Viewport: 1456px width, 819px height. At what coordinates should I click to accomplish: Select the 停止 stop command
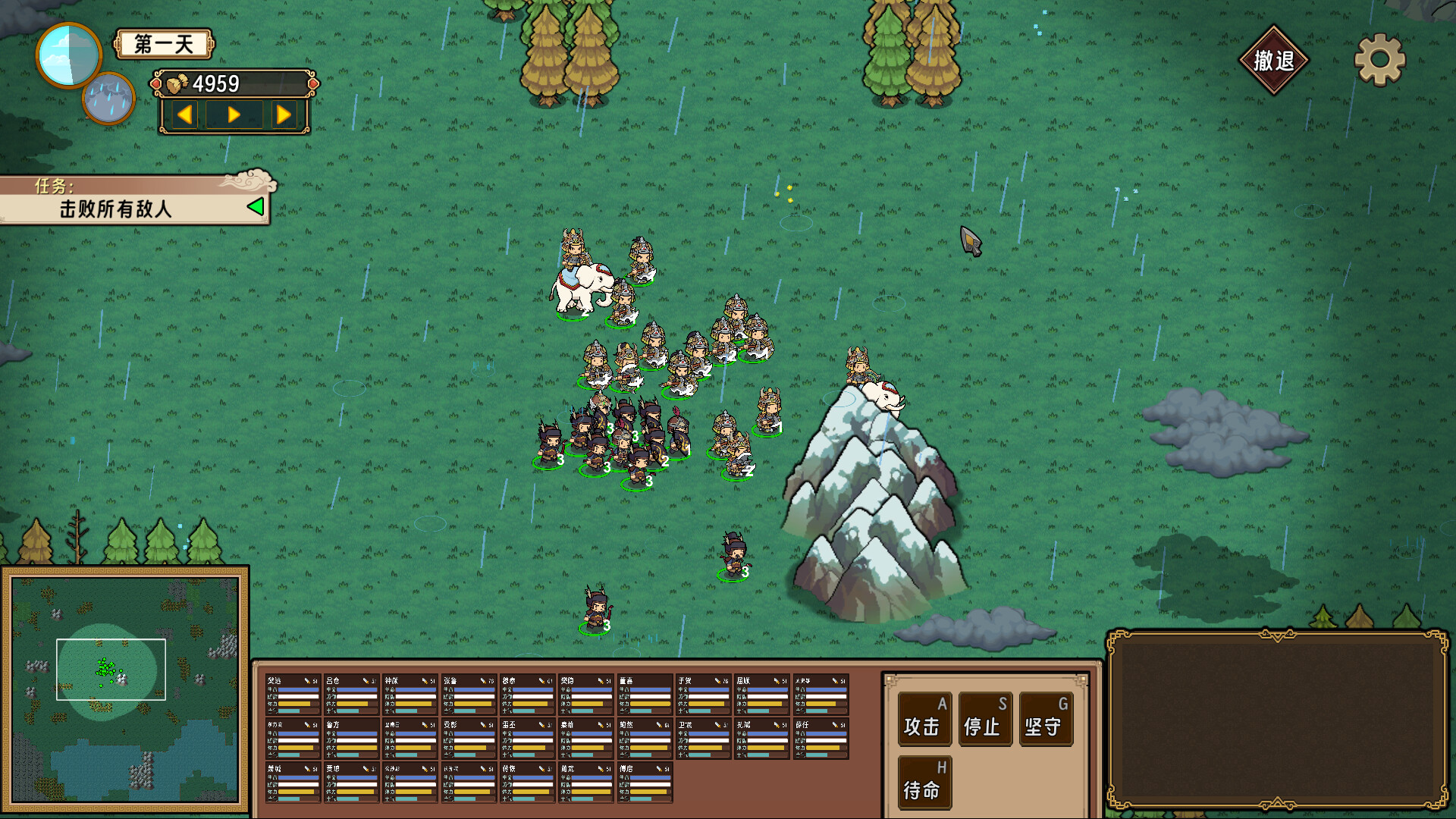(x=984, y=719)
